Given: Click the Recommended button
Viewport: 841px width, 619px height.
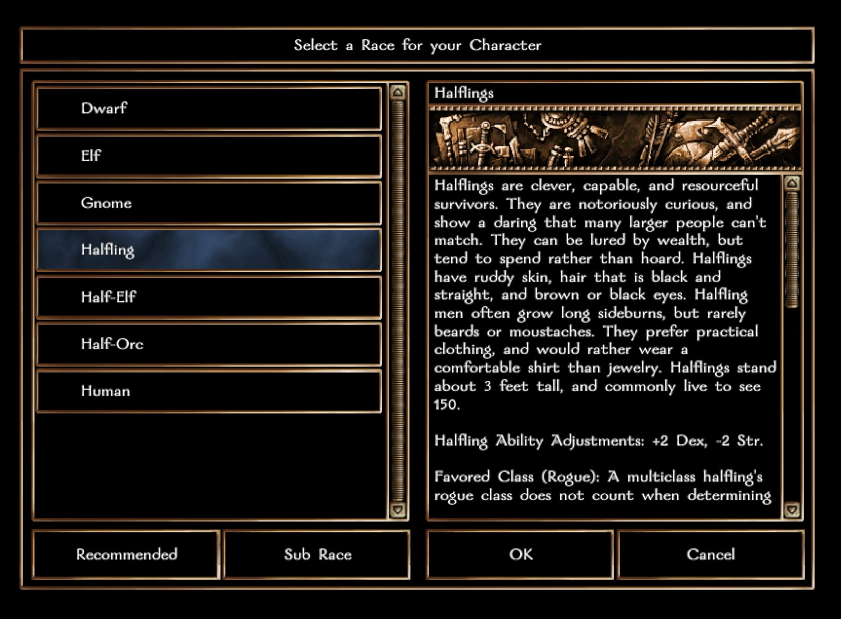Looking at the screenshot, I should [x=126, y=554].
